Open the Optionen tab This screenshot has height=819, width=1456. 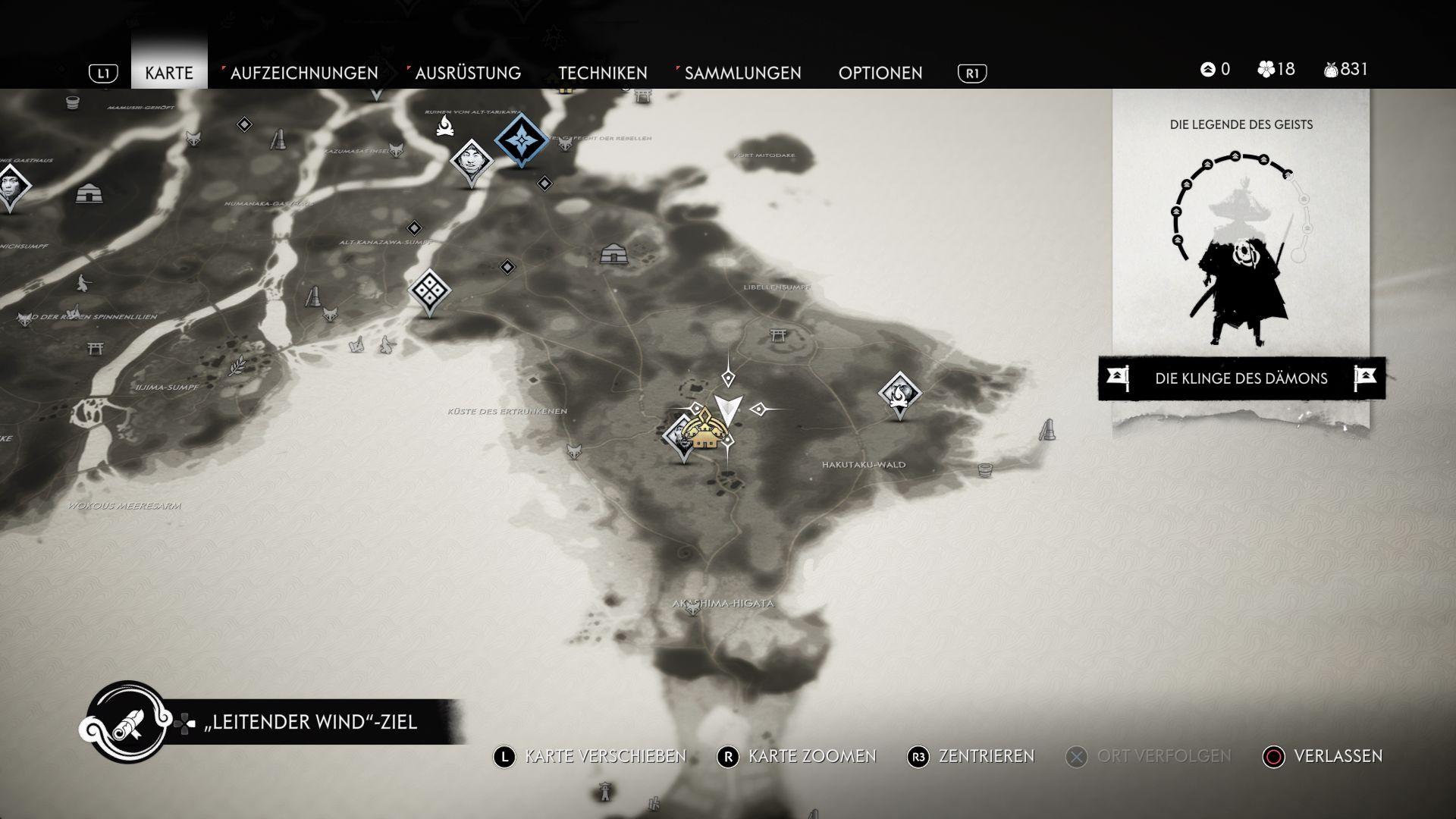click(x=880, y=73)
